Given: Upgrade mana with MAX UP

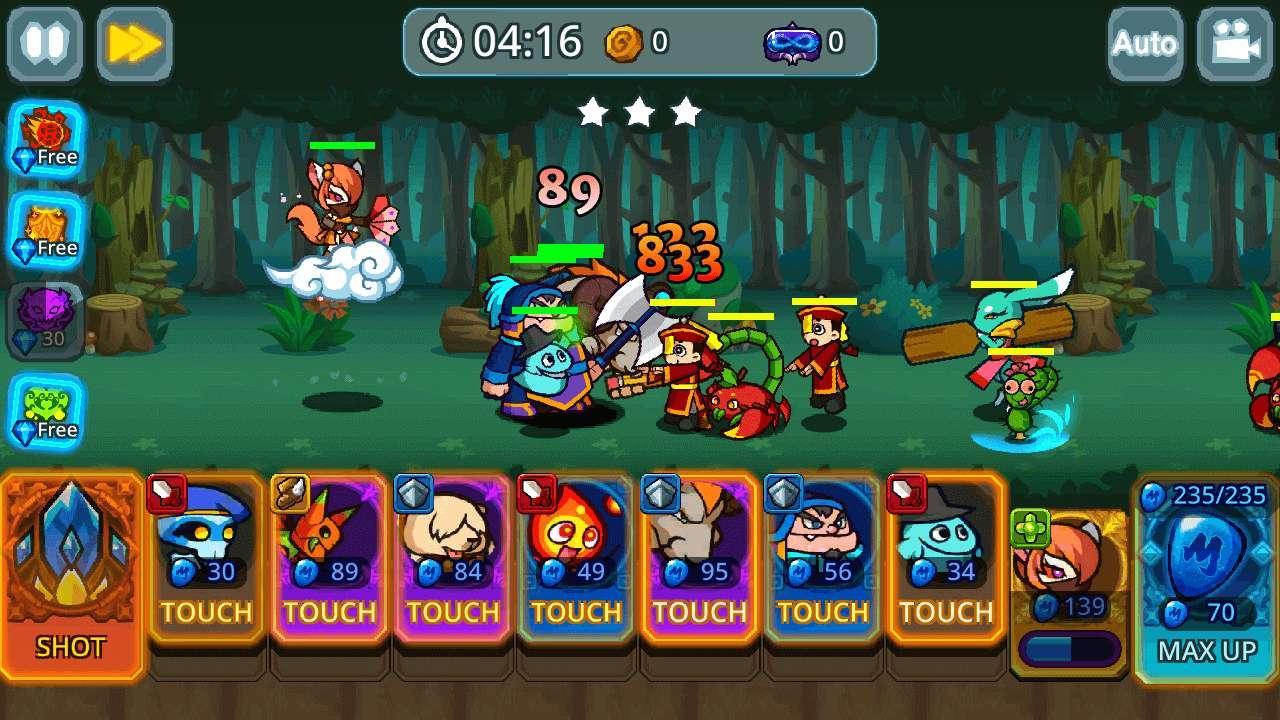Looking at the screenshot, I should [x=1206, y=580].
